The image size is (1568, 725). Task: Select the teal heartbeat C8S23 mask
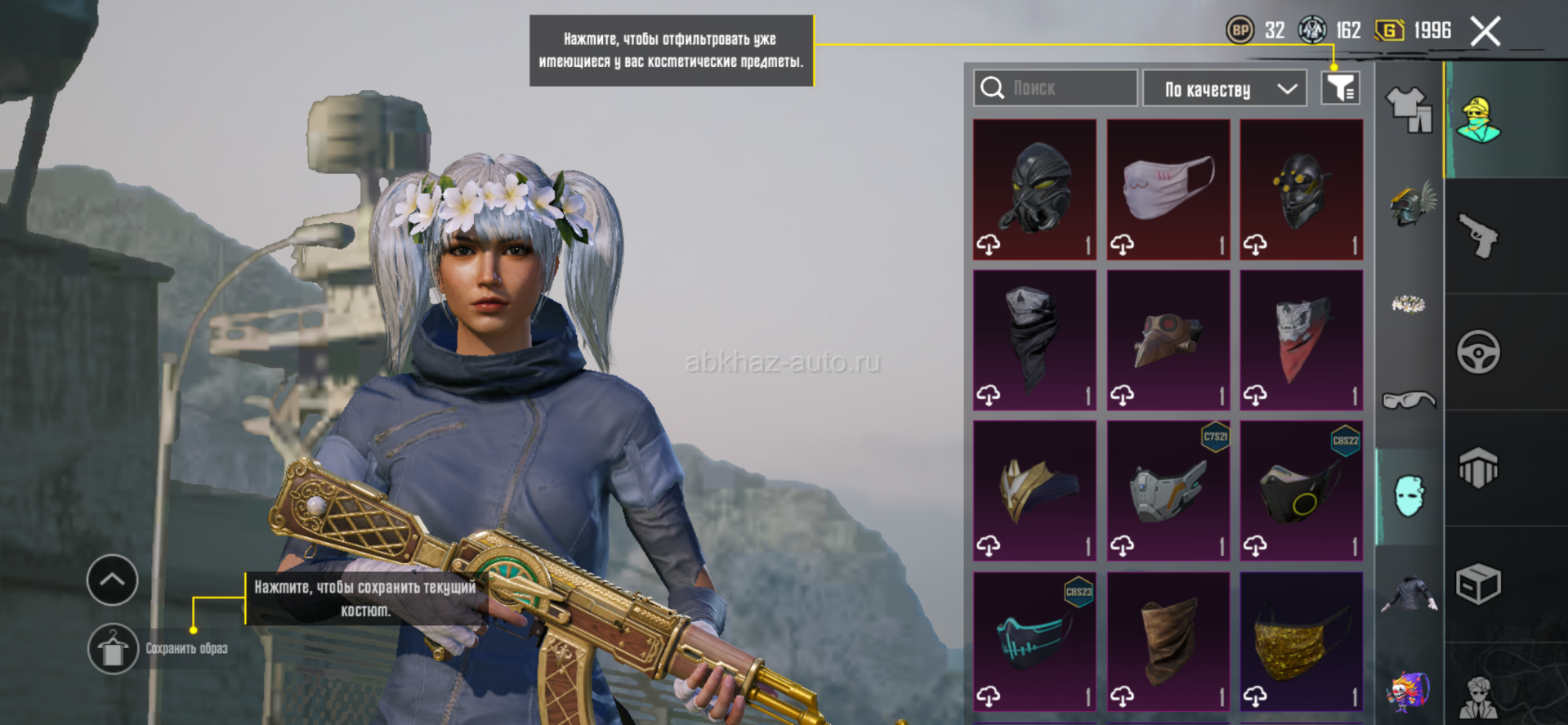1034,642
